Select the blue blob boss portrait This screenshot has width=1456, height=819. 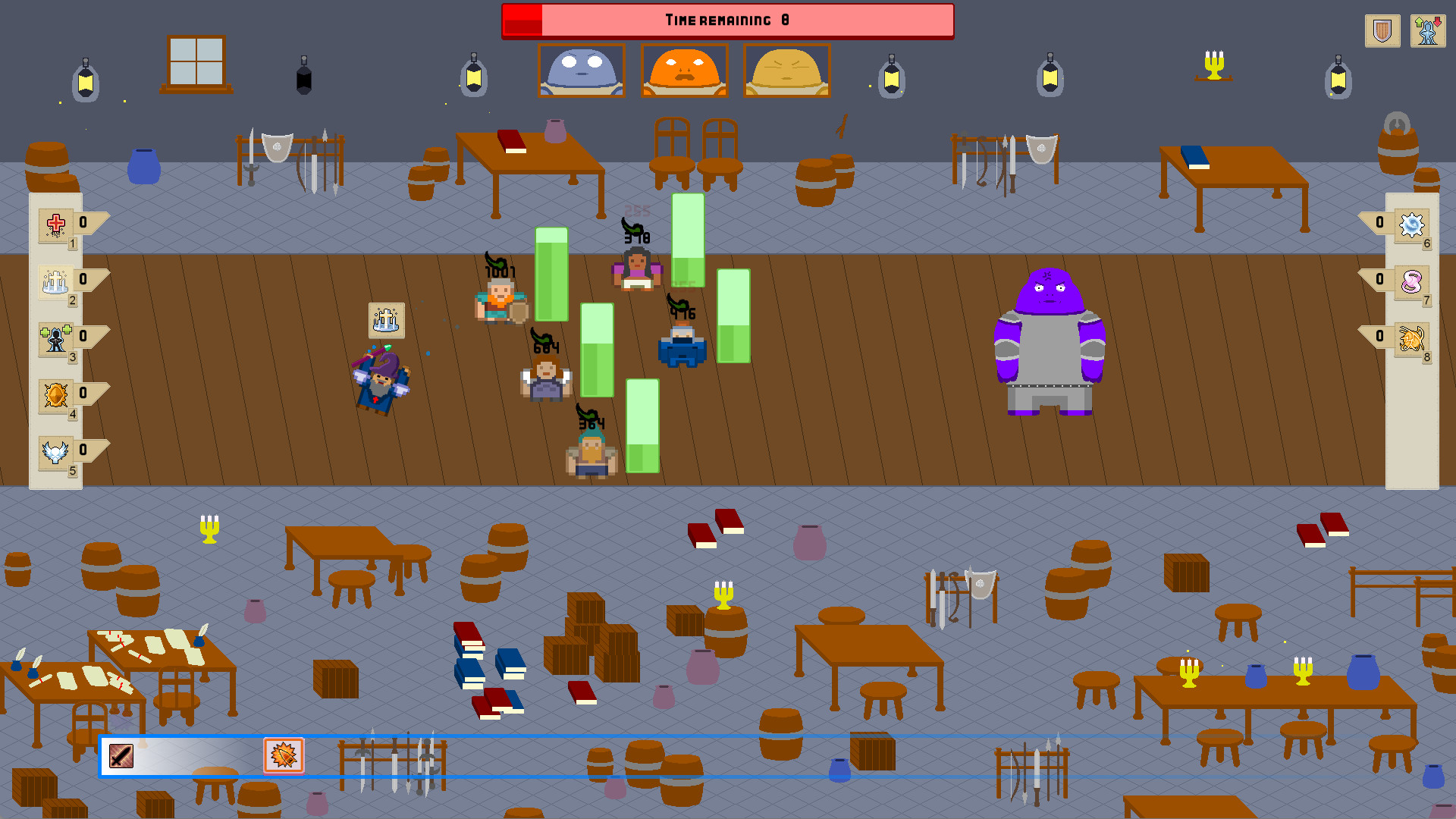point(581,71)
